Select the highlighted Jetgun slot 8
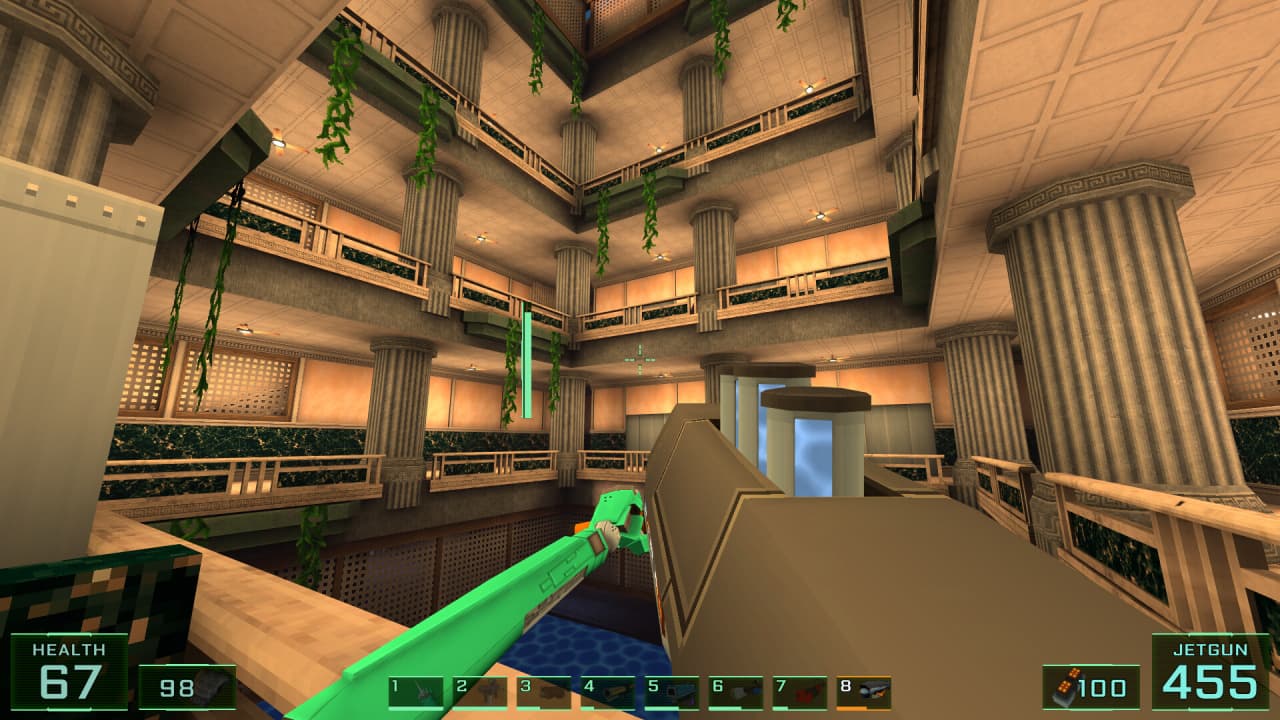The width and height of the screenshot is (1280, 720). (x=864, y=691)
